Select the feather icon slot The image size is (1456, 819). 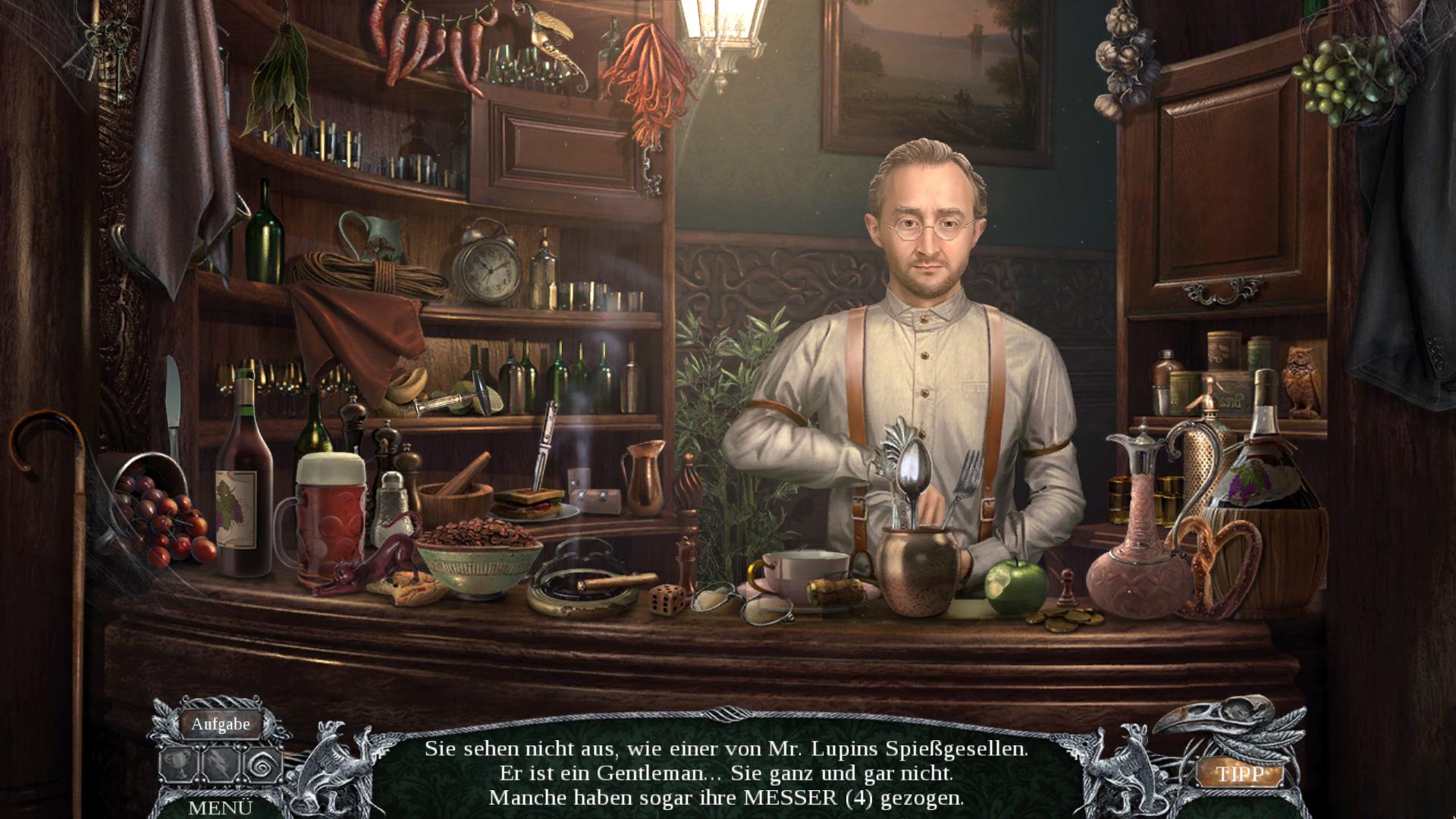(221, 765)
